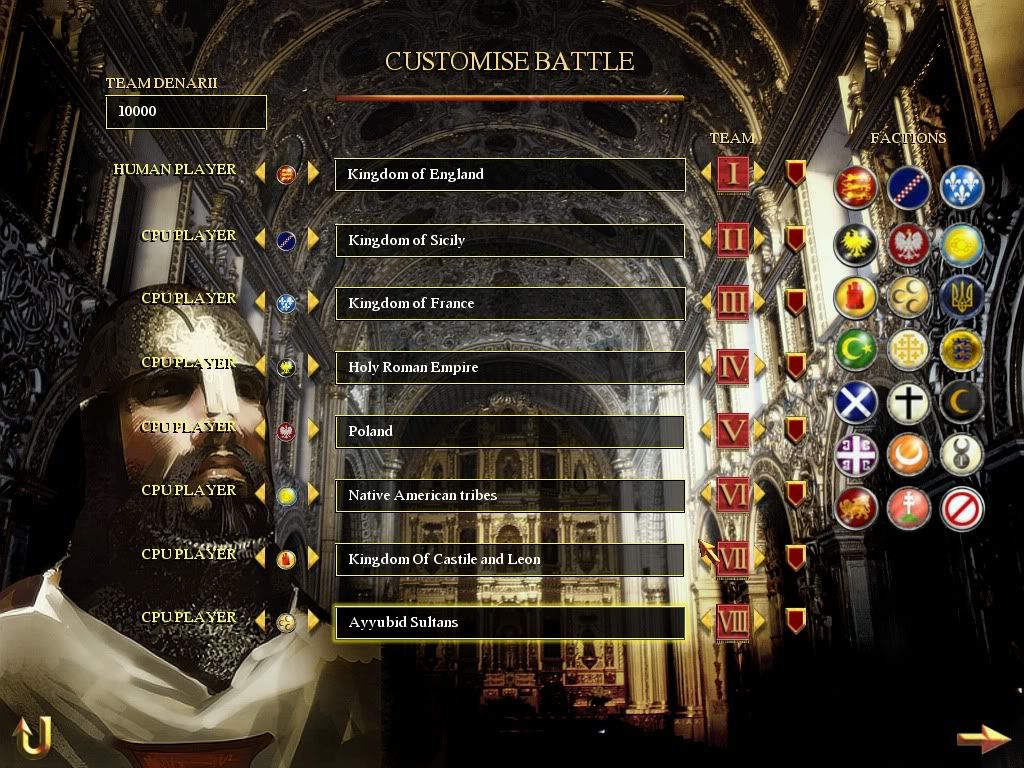This screenshot has width=1024, height=768.
Task: Click the Native American tribes row
Action: [509, 495]
